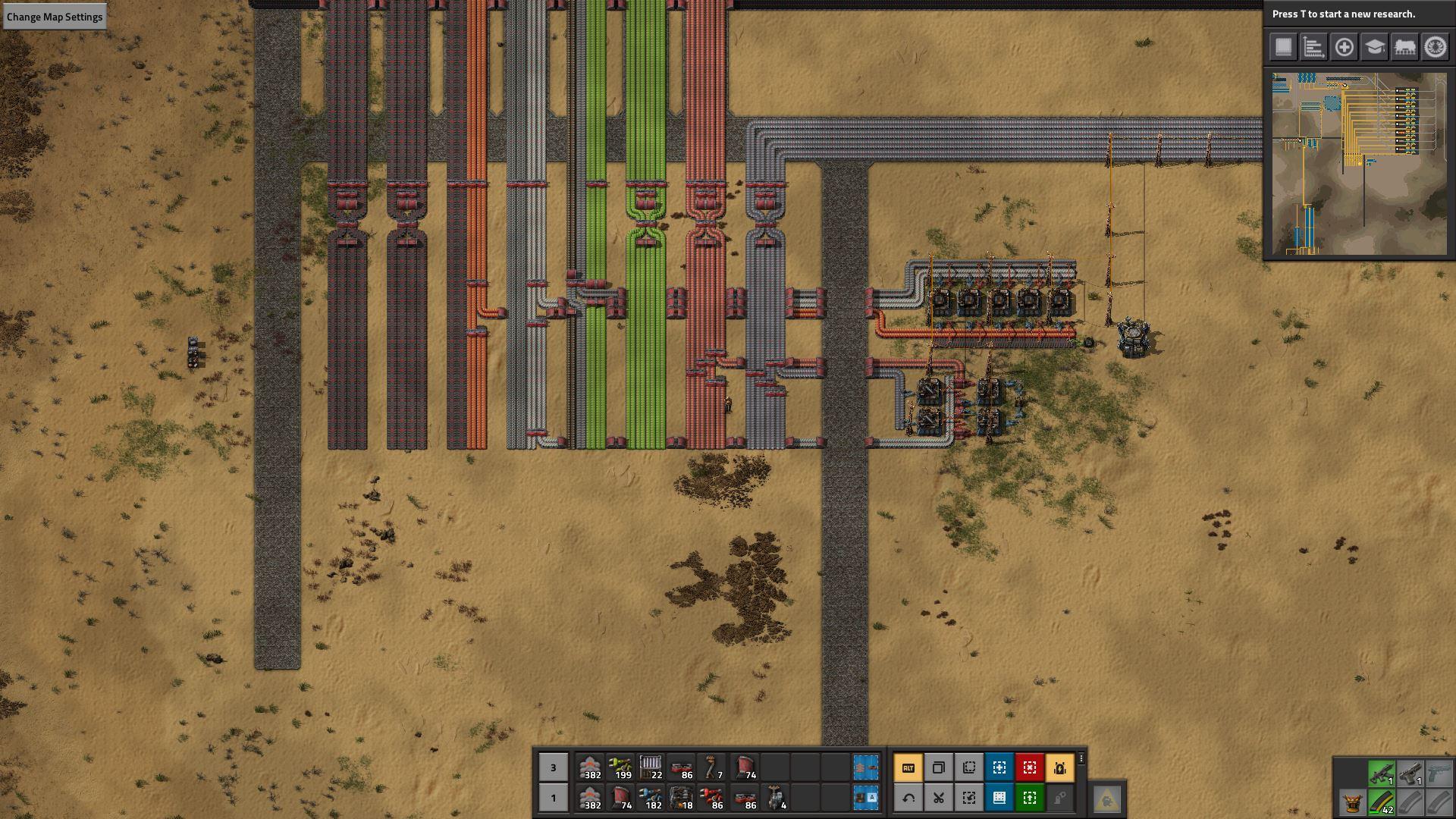The image size is (1456, 819).
Task: Open the bonuses button with plus circle
Action: (1344, 47)
